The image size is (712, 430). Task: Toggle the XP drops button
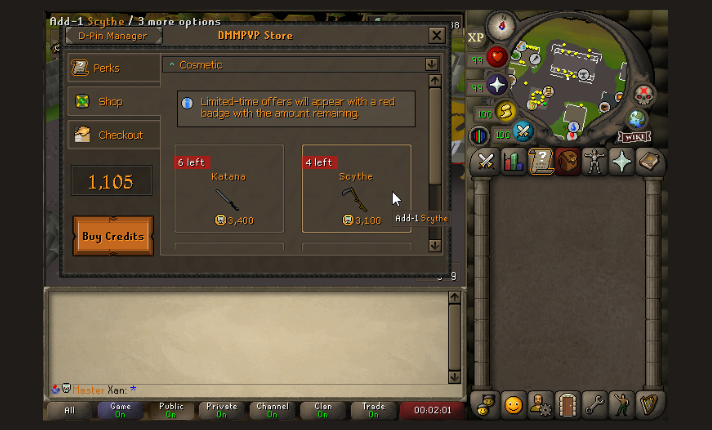click(x=475, y=38)
